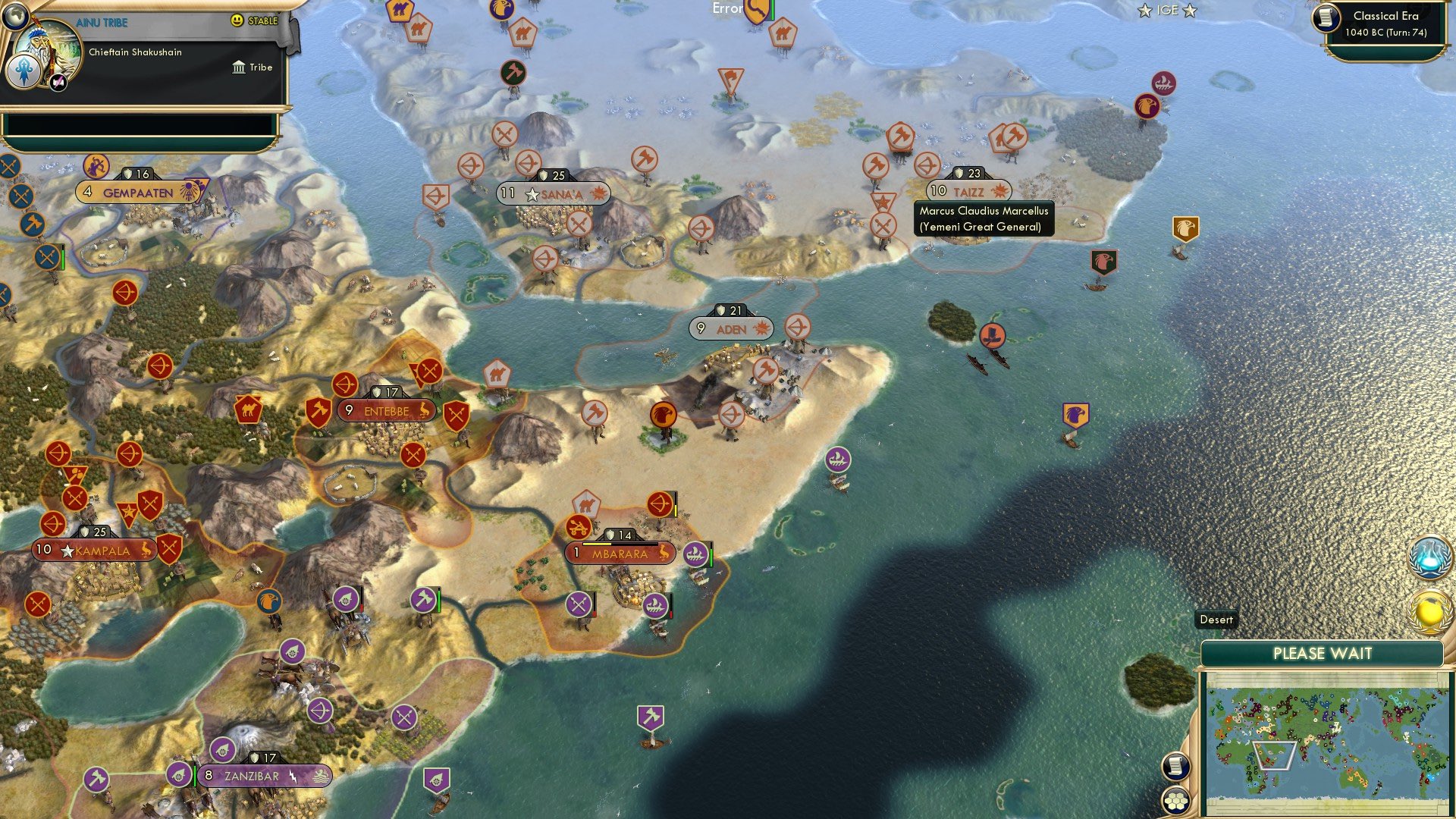
Task: Open the Technology tree
Action: (x=1430, y=559)
